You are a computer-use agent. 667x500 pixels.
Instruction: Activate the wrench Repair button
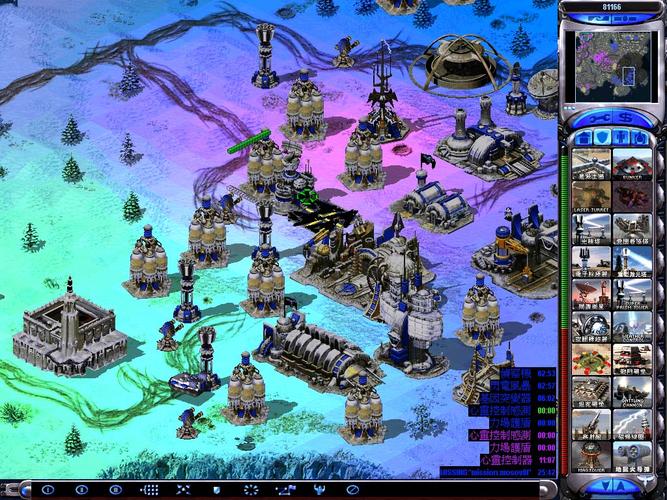coord(597,117)
